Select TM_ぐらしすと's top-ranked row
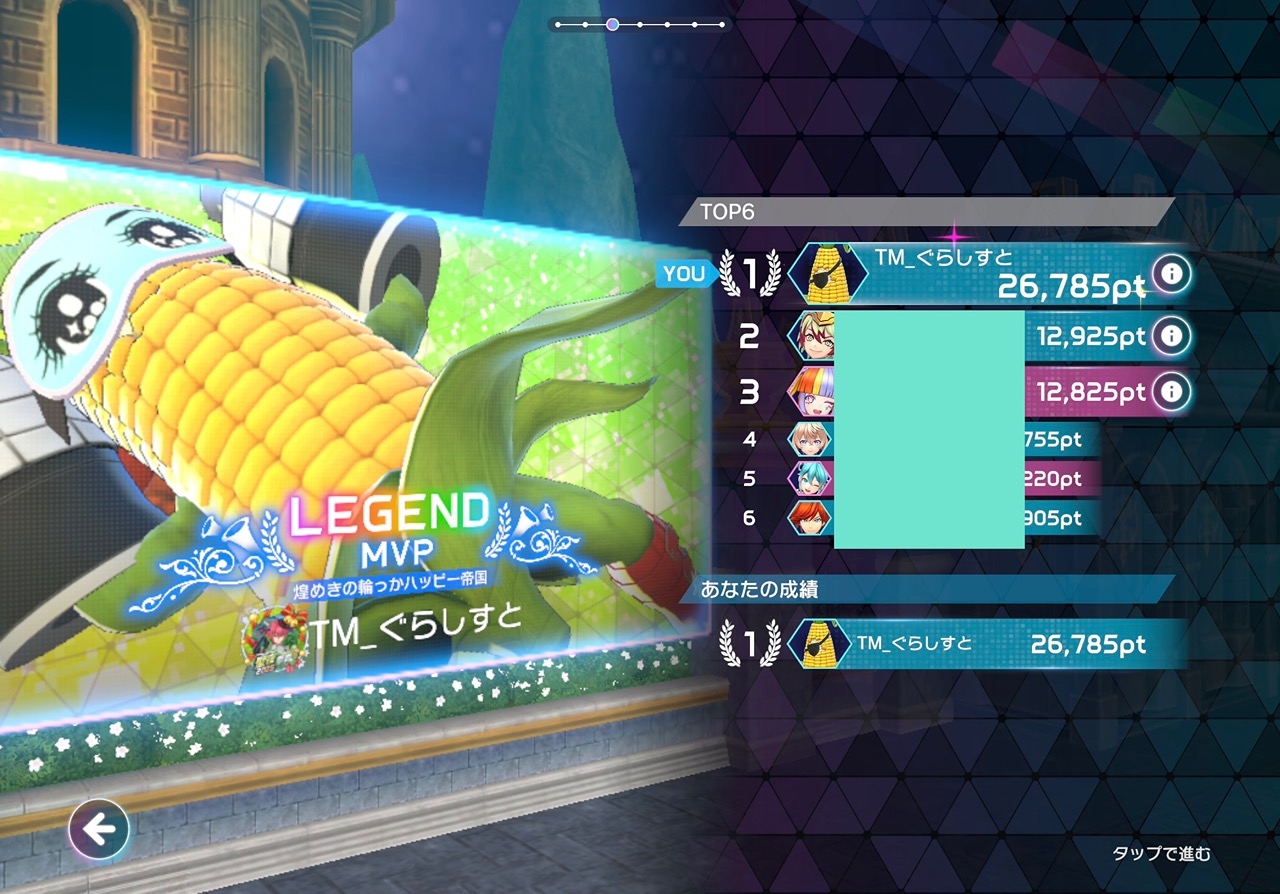Viewport: 1280px width, 894px height. (x=980, y=273)
